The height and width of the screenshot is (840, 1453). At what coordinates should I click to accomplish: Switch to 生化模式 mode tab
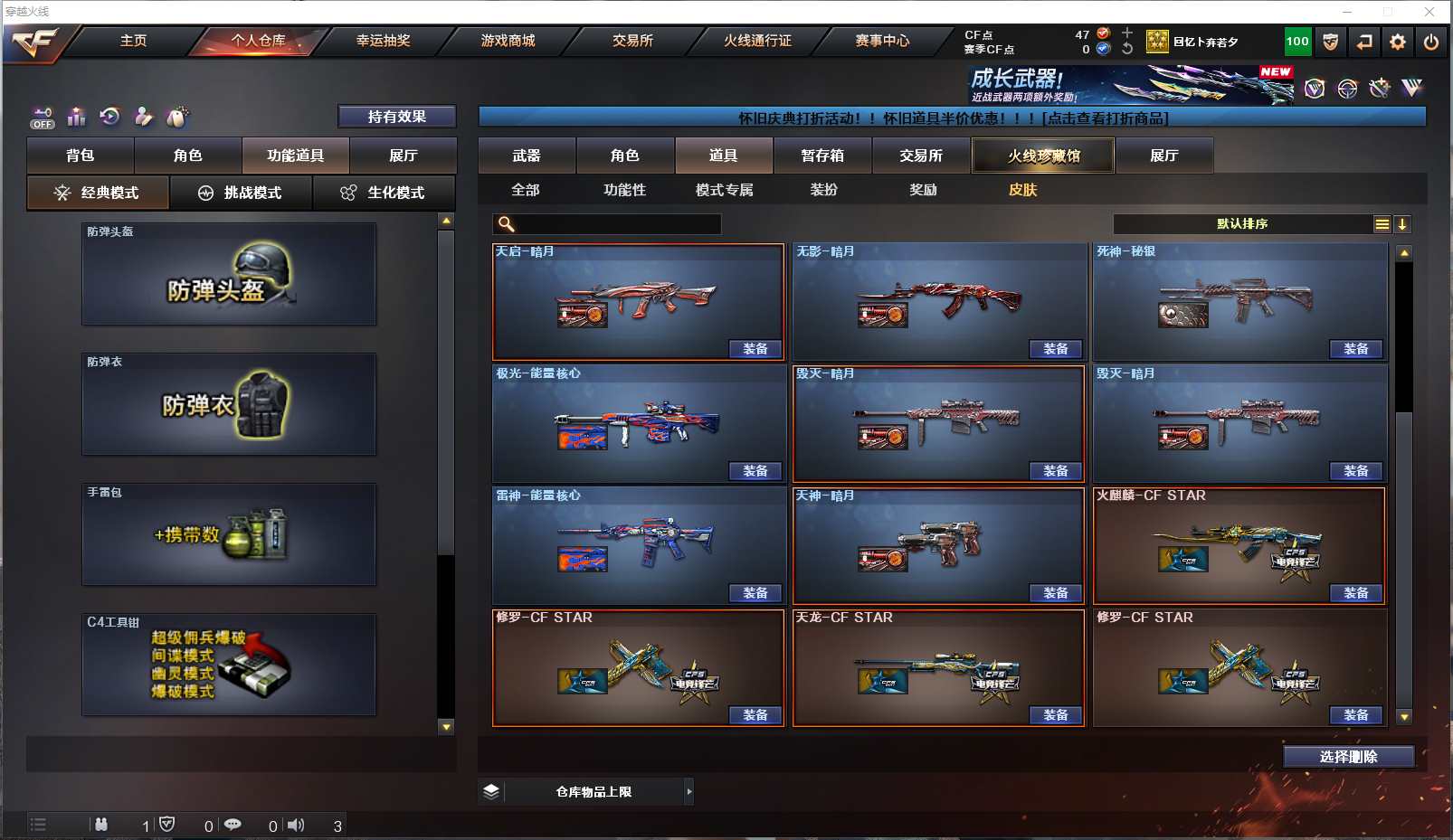384,193
